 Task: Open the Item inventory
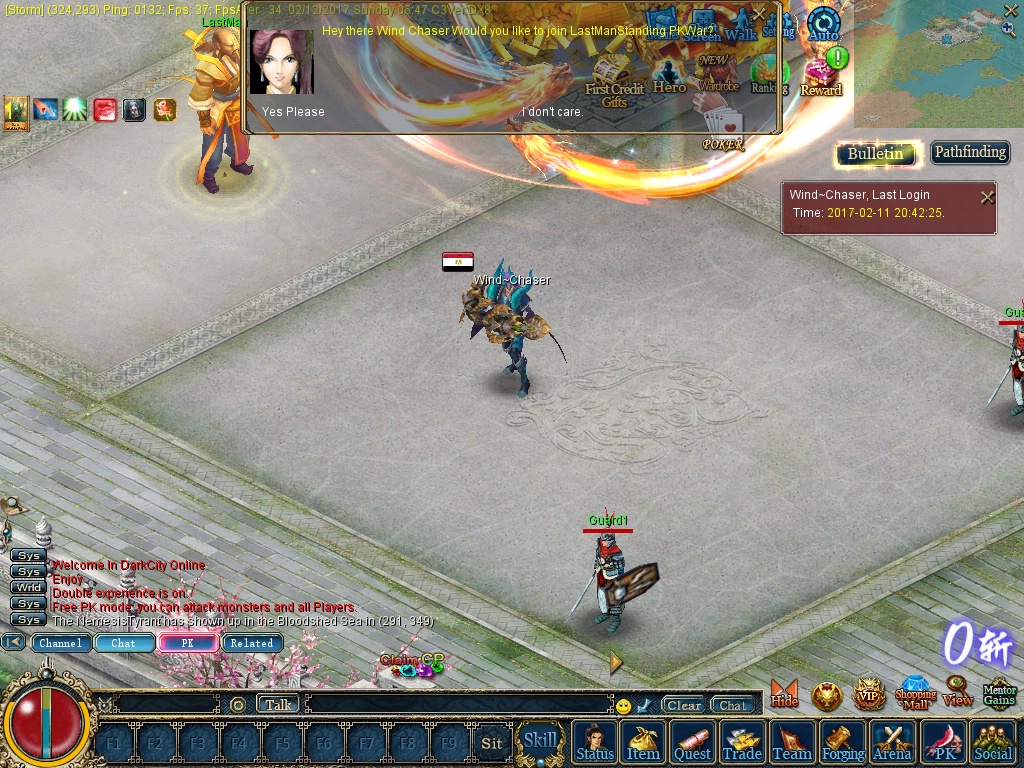click(643, 743)
